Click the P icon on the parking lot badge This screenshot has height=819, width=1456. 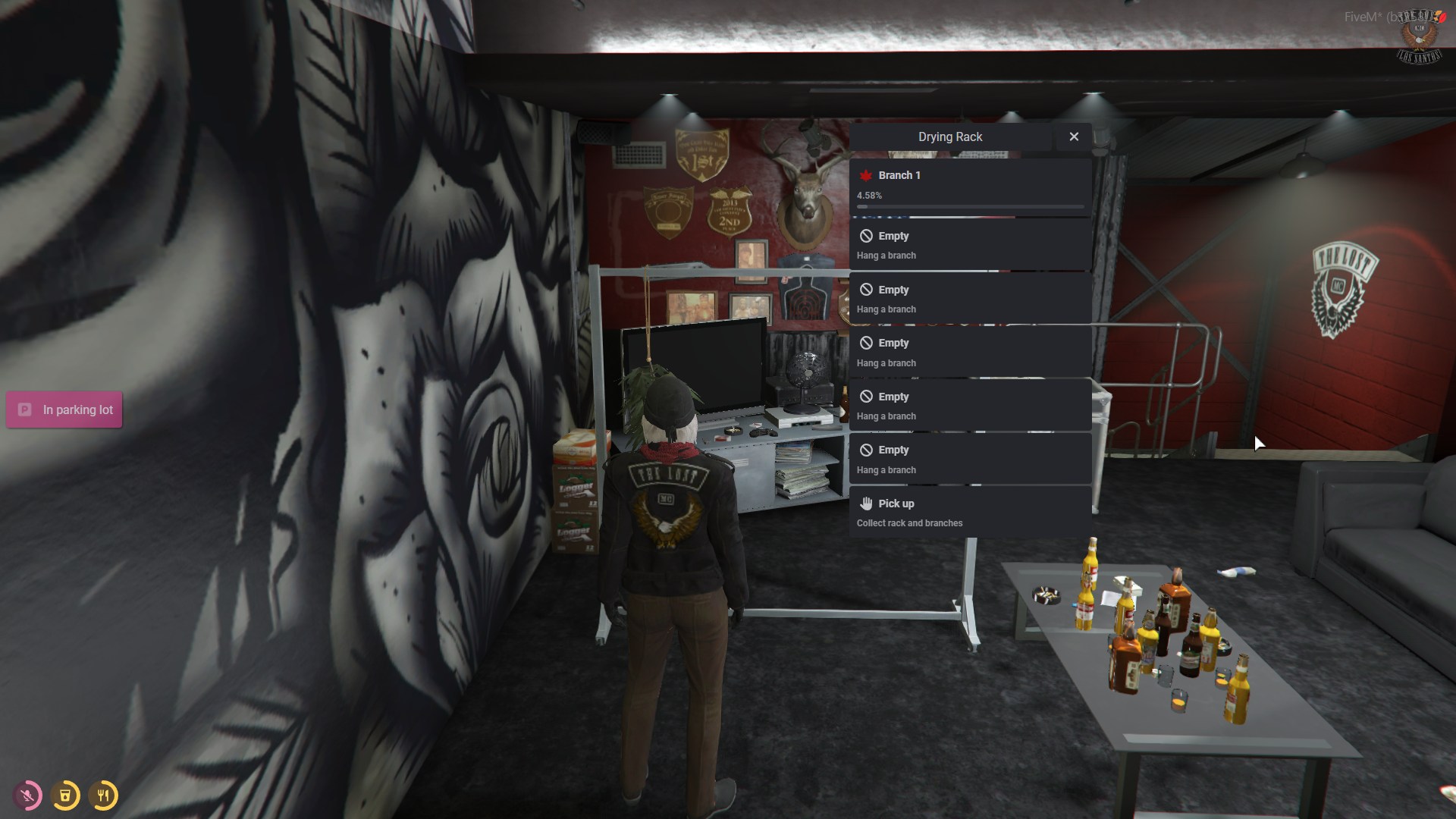pos(23,409)
